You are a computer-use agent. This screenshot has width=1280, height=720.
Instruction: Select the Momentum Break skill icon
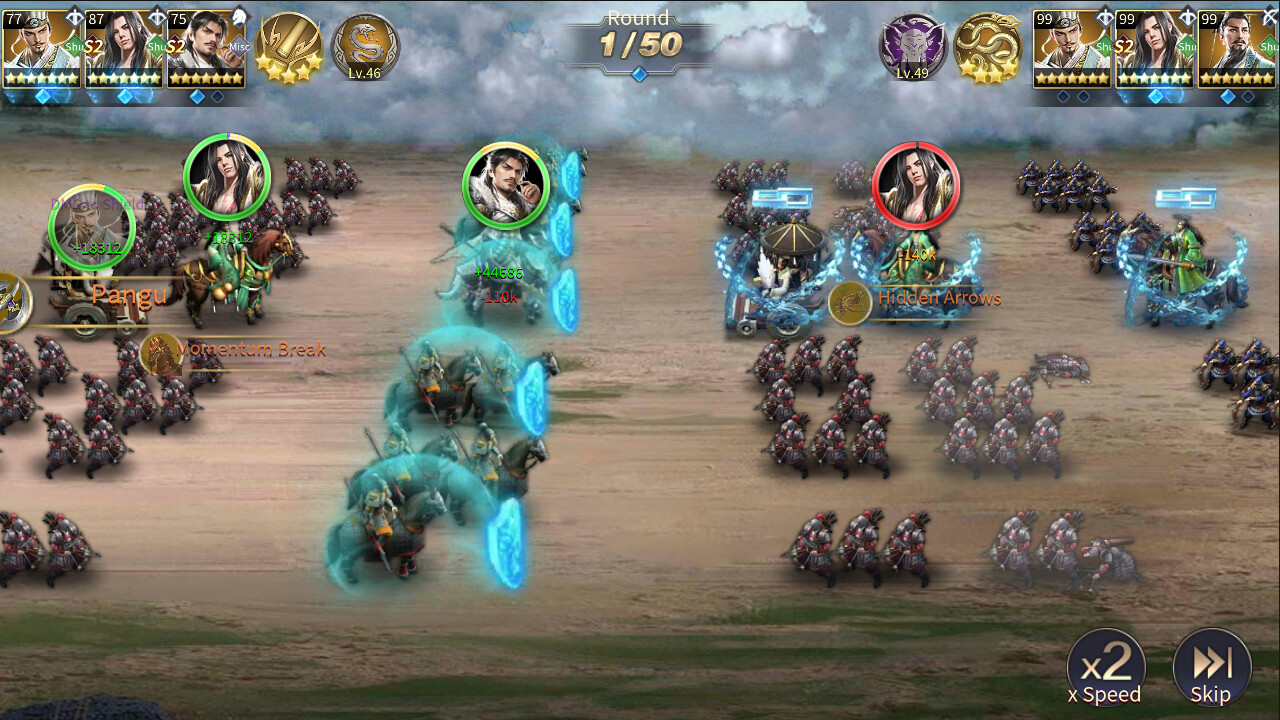pyautogui.click(x=163, y=351)
